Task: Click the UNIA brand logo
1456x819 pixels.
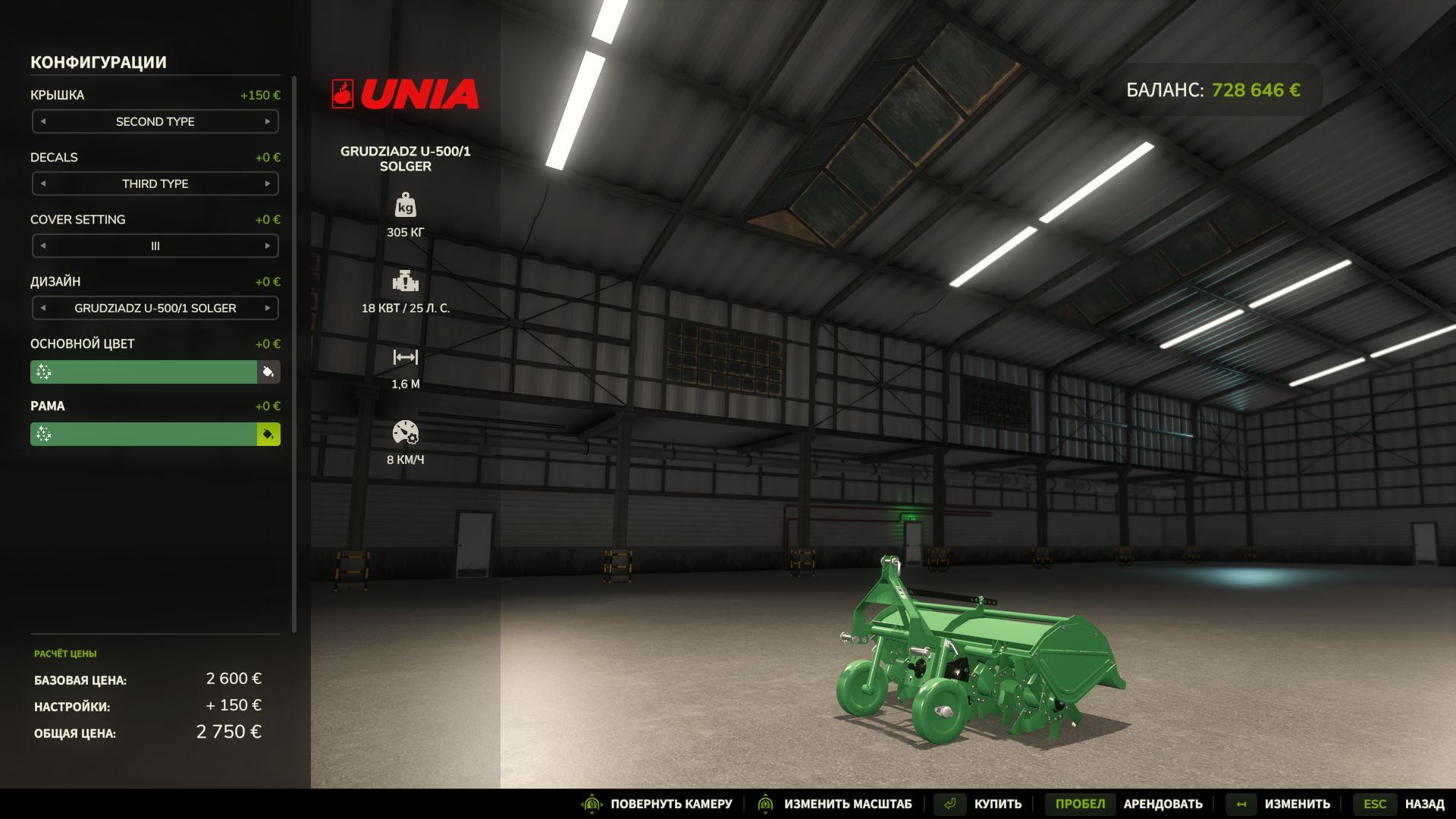Action: pos(406,94)
